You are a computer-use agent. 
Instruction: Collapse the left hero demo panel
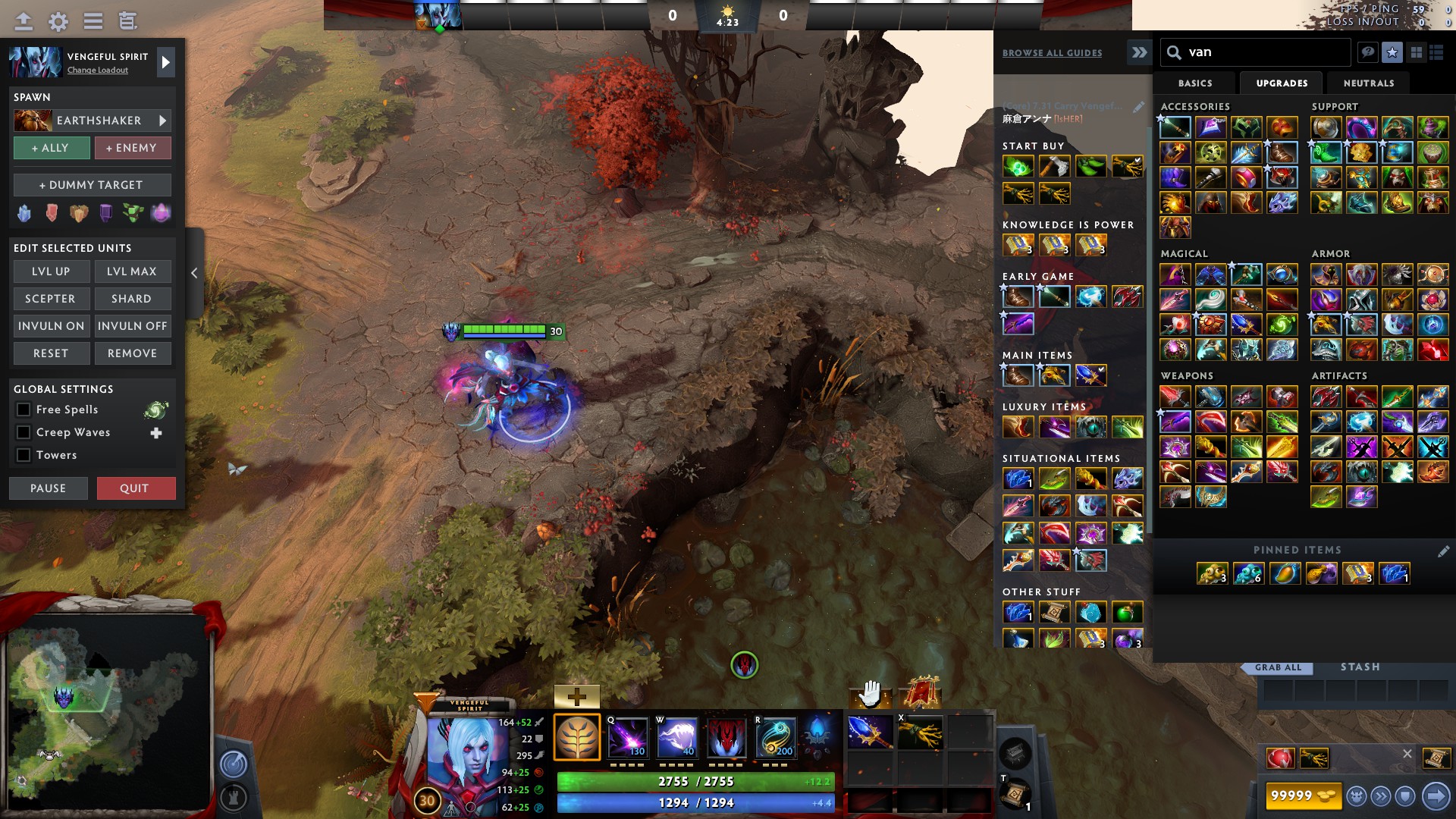point(194,274)
